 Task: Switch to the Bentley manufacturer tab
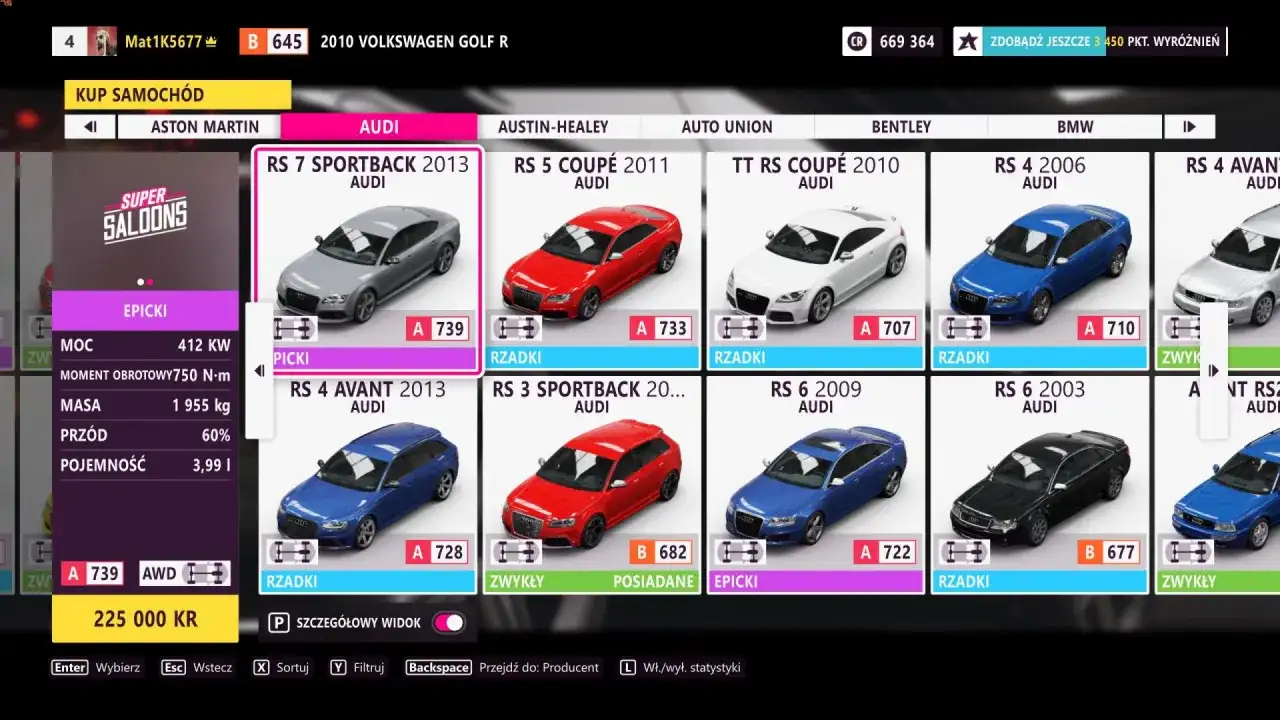pyautogui.click(x=900, y=126)
